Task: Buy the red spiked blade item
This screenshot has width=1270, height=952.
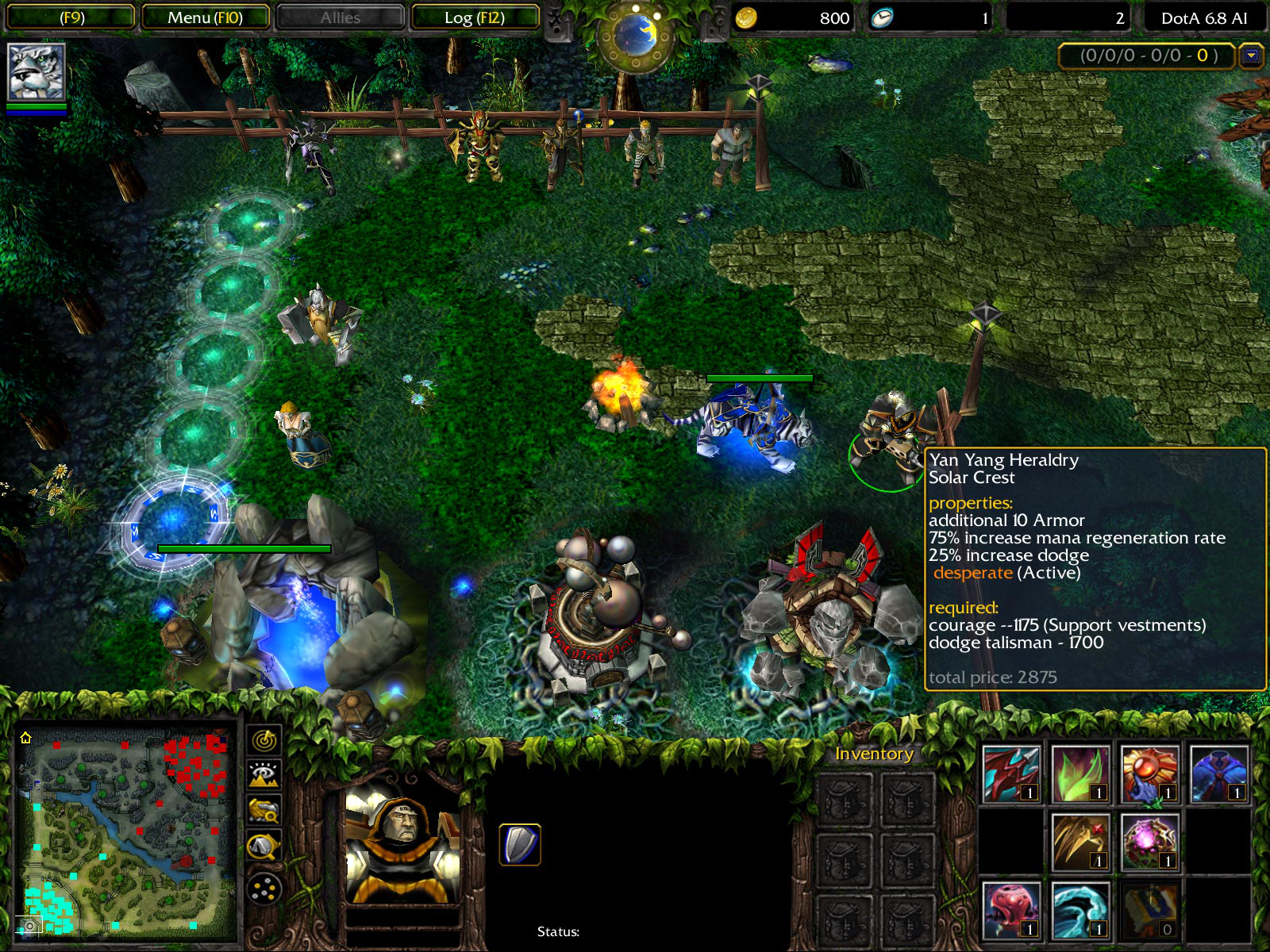Action: coord(1011,774)
